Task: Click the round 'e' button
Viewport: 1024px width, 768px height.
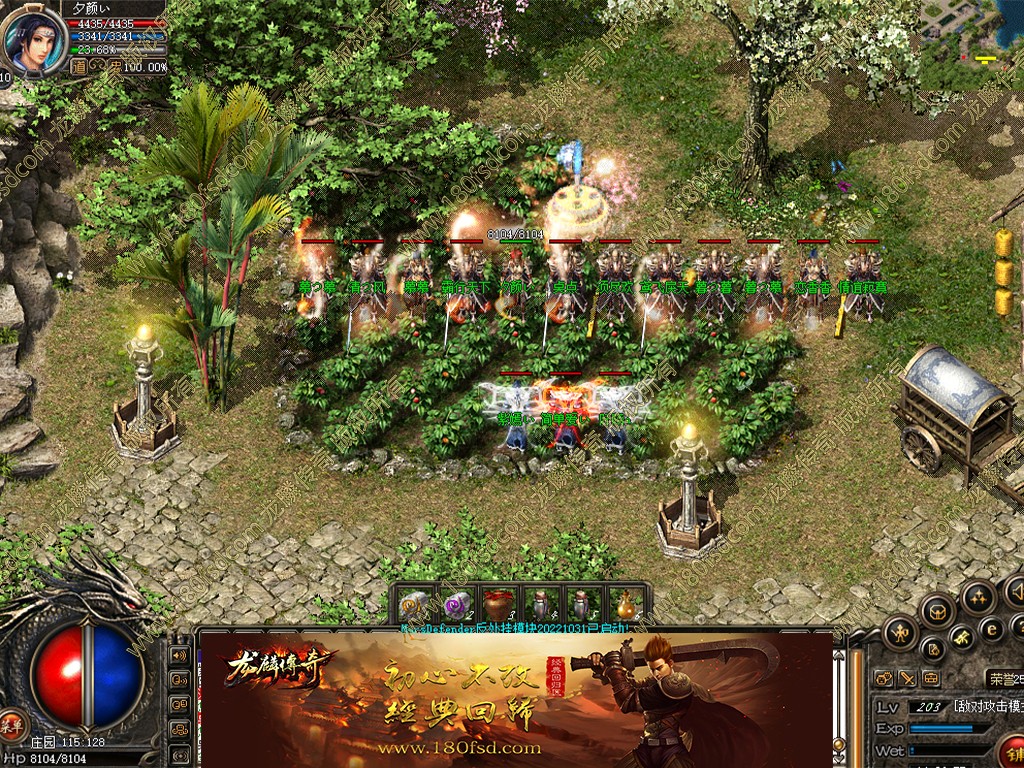Action: (992, 628)
